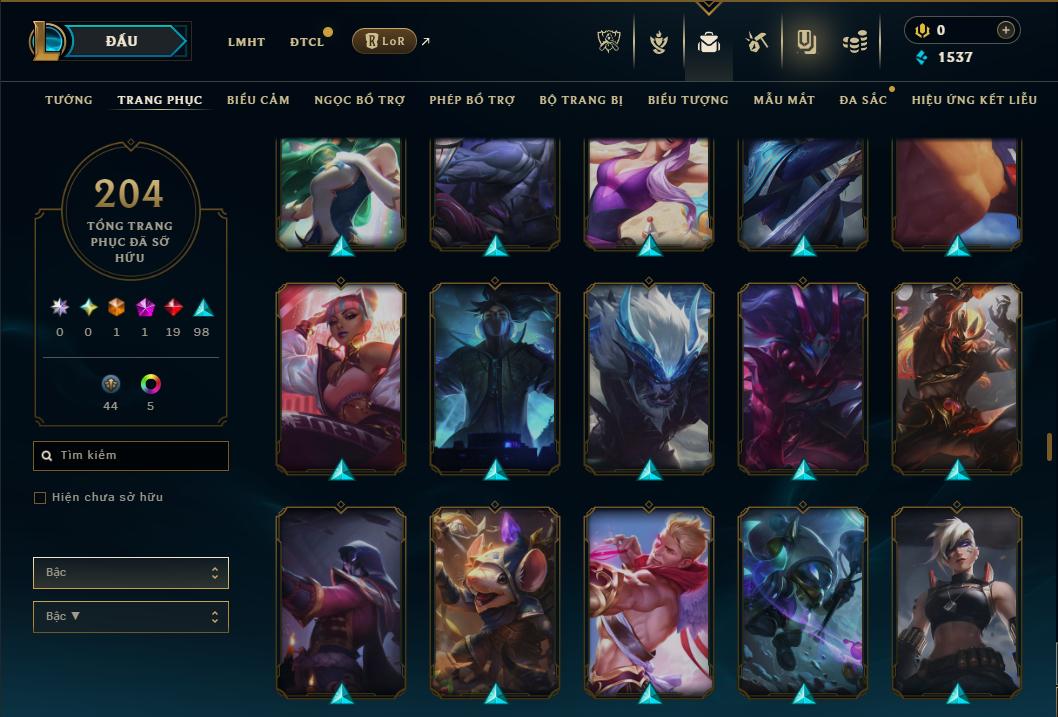Switch to the MẪU MẮT tab
The height and width of the screenshot is (717, 1058).
tap(784, 100)
